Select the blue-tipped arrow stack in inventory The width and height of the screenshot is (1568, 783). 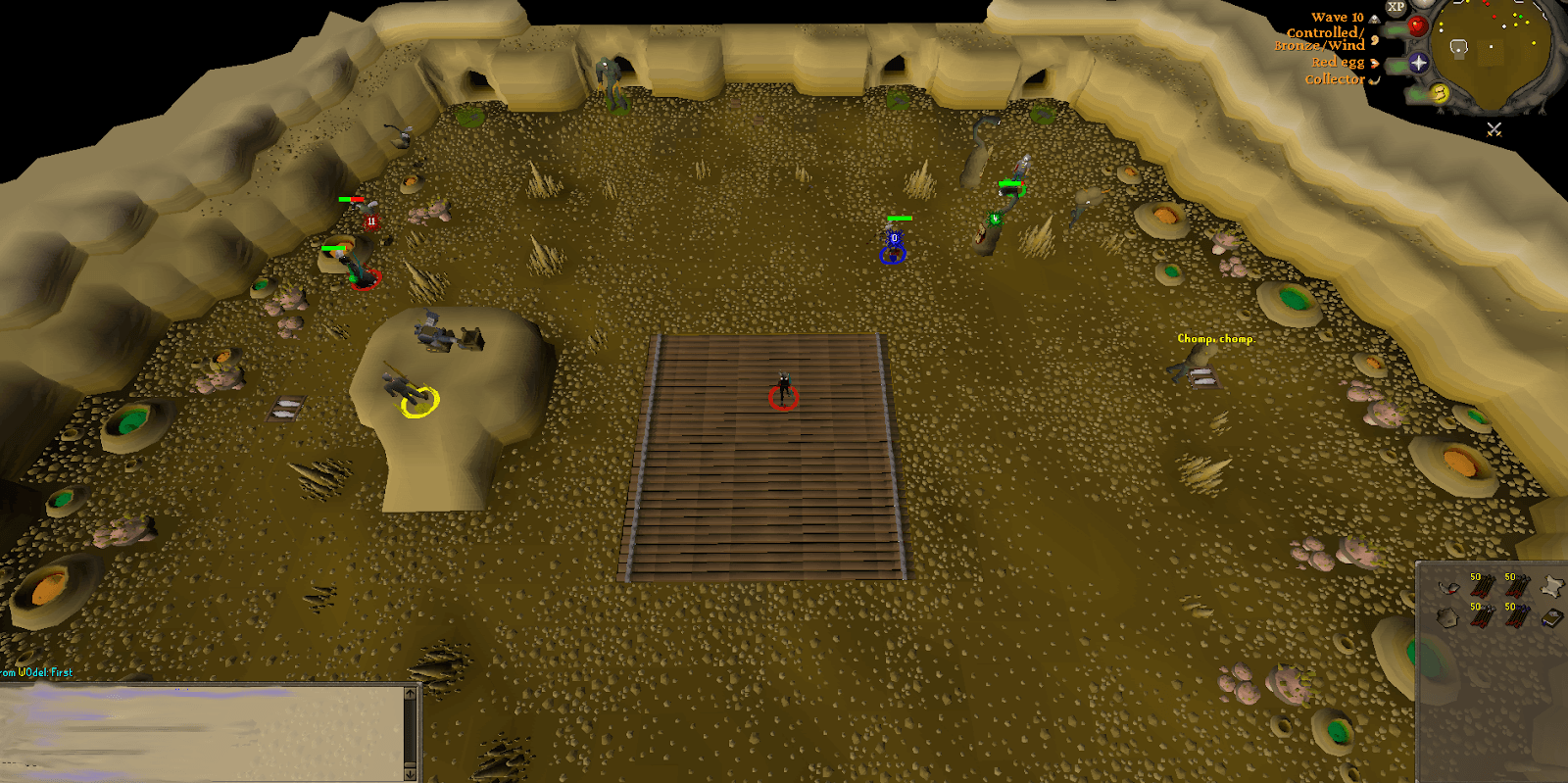point(1517,617)
